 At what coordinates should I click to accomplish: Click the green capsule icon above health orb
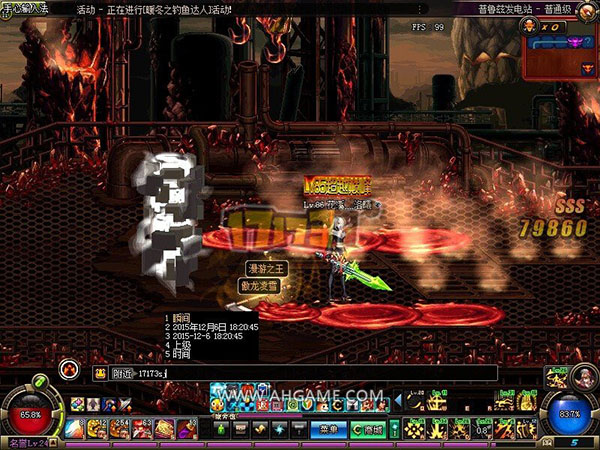38,381
